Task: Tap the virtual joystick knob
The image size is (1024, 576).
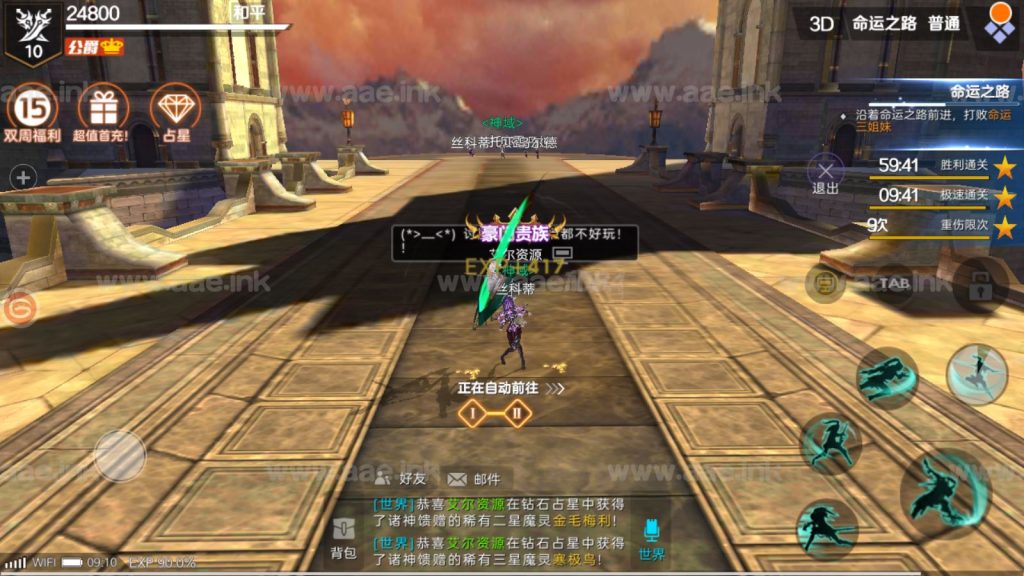Action: click(120, 455)
